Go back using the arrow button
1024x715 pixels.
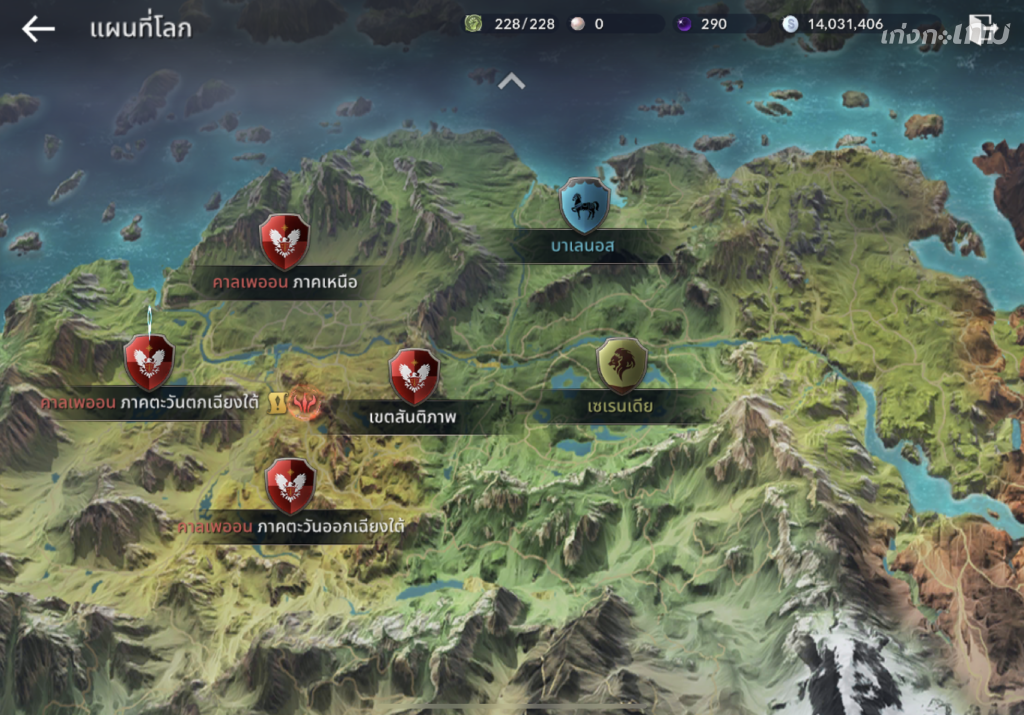coord(38,29)
